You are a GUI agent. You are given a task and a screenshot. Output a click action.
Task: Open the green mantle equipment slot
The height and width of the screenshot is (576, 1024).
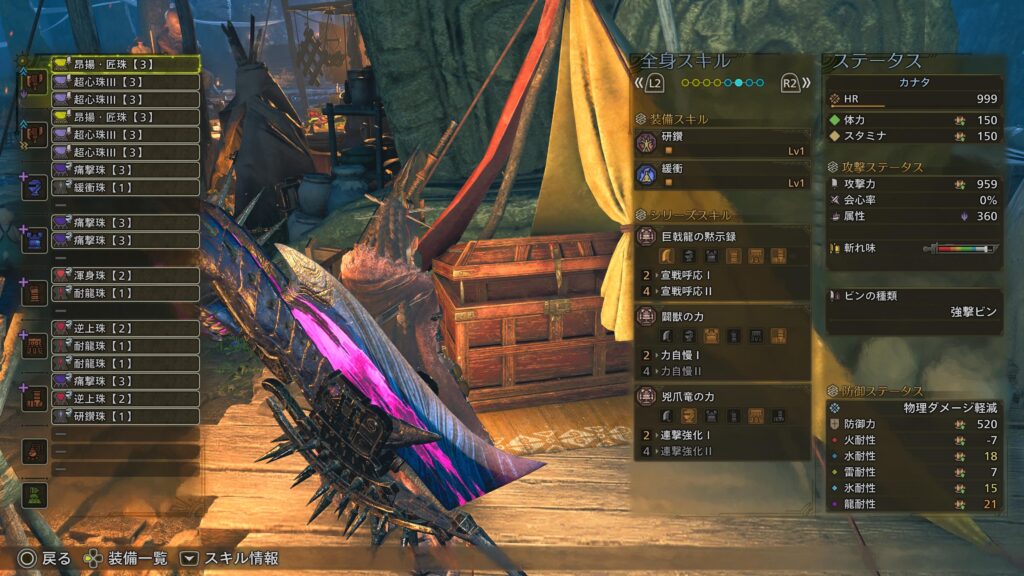coord(35,494)
